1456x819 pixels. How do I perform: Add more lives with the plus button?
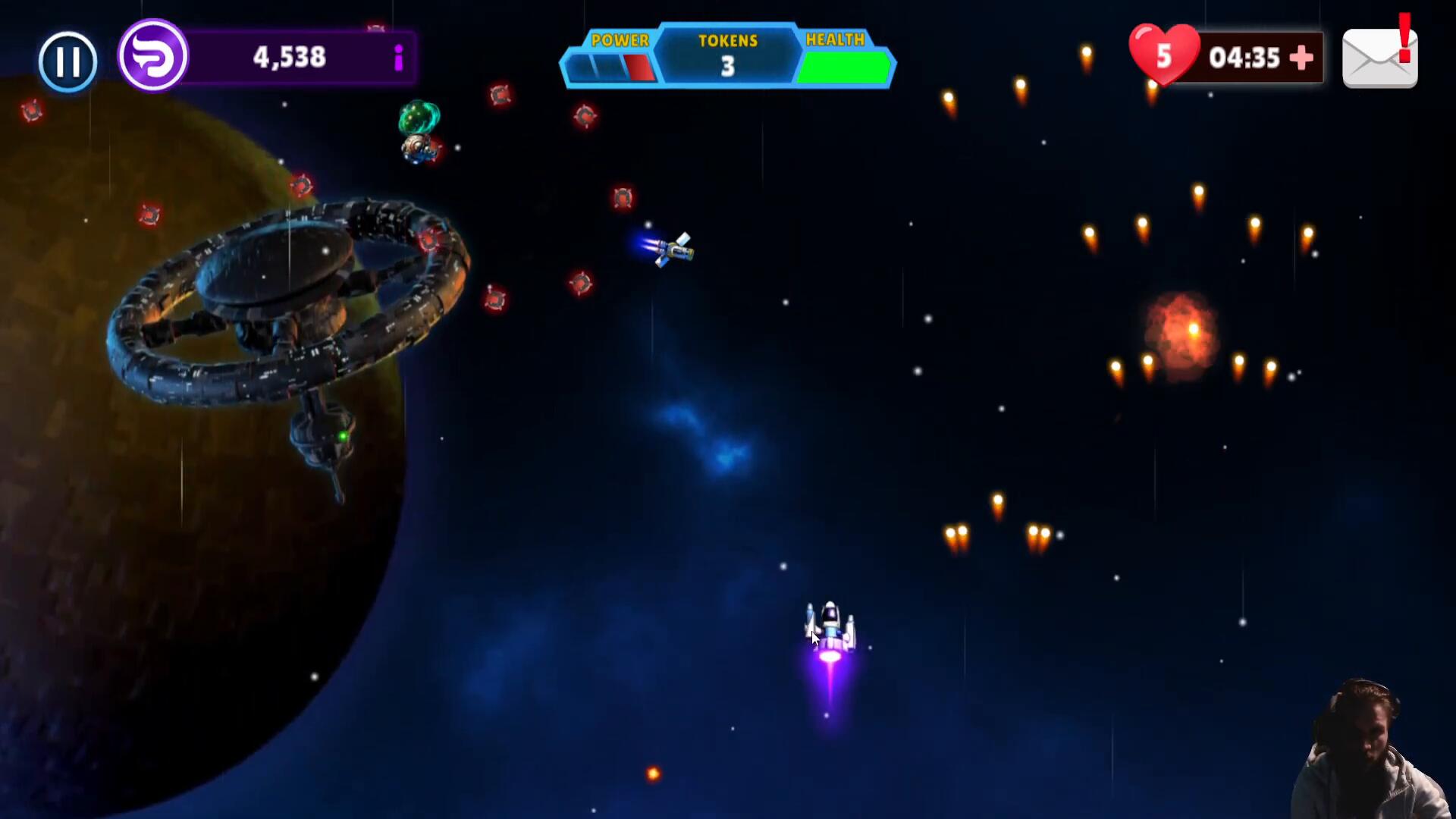click(x=1301, y=58)
